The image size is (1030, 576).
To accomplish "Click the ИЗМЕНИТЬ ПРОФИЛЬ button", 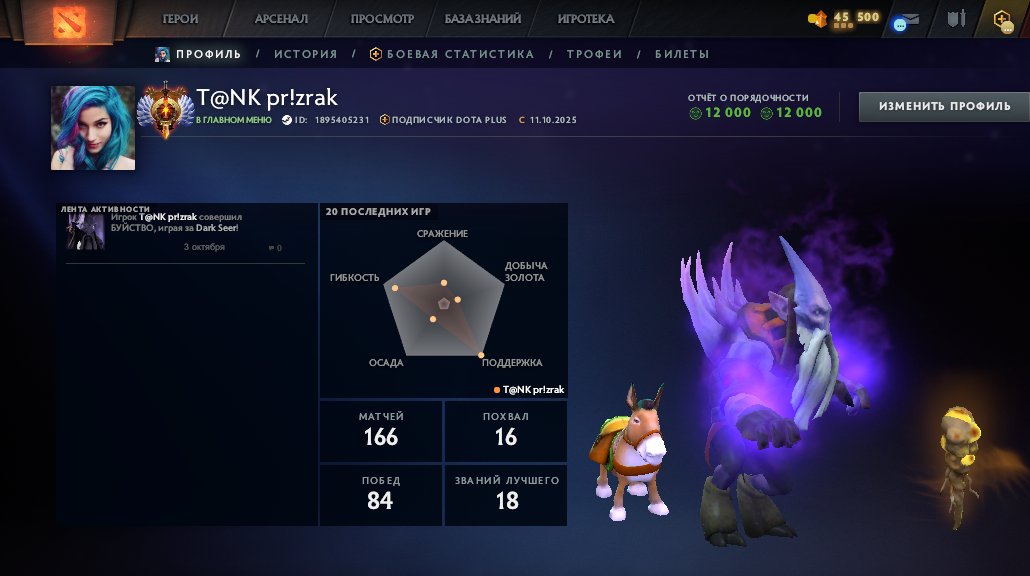I will point(944,106).
